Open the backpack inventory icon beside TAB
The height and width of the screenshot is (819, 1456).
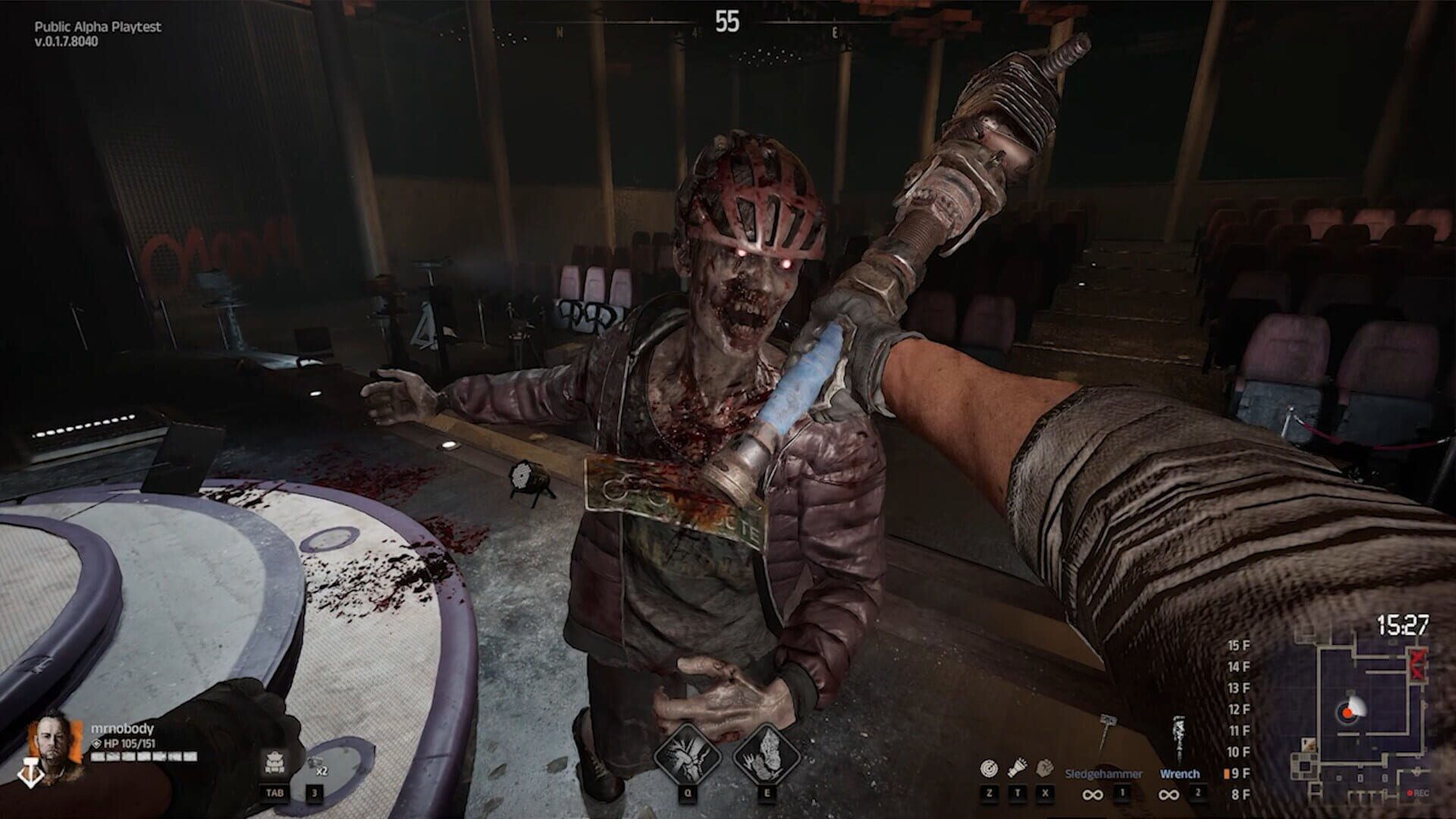[x=274, y=761]
